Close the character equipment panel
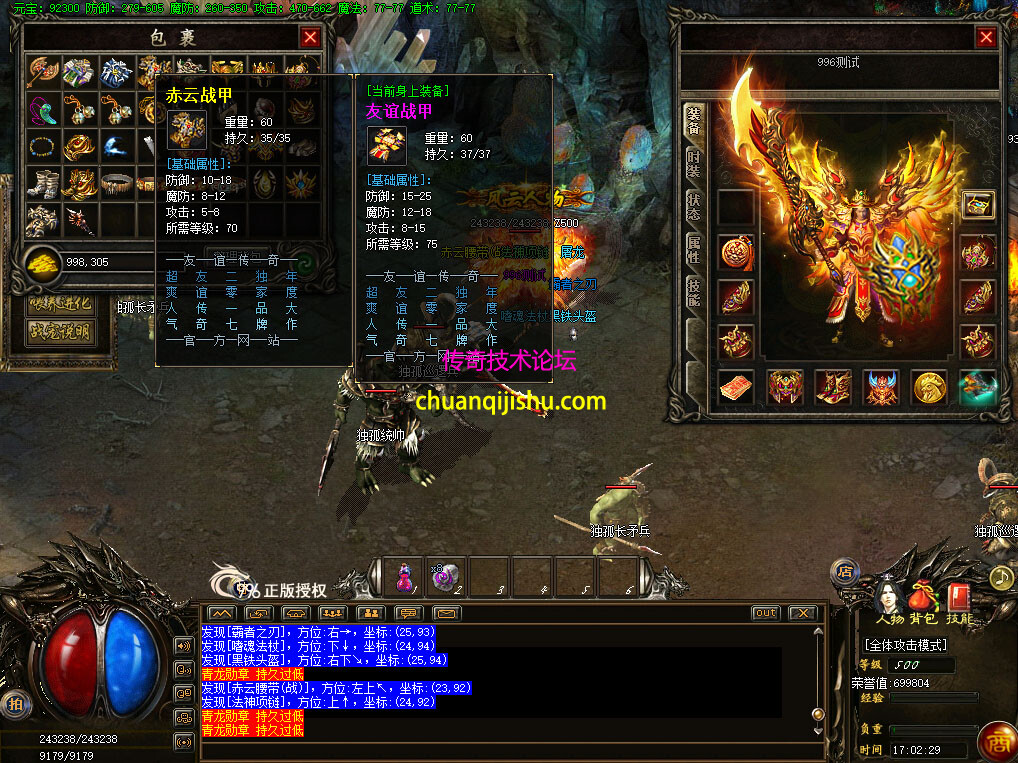The width and height of the screenshot is (1018, 763). coord(986,38)
